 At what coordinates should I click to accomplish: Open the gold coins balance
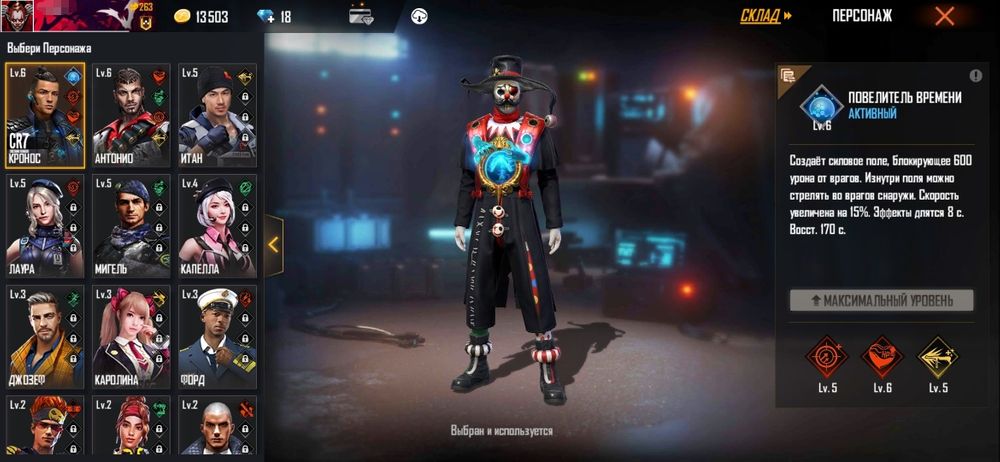coord(201,17)
